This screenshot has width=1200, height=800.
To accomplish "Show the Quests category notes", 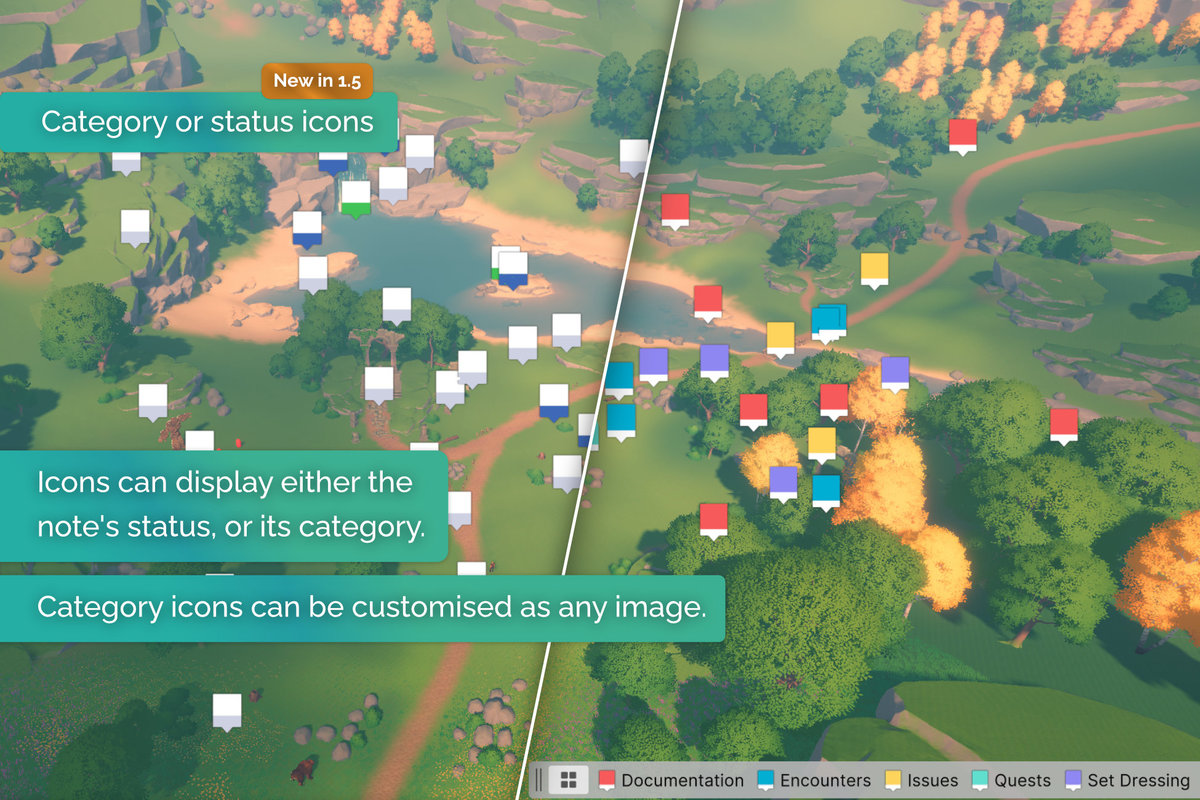I will (x=1012, y=780).
